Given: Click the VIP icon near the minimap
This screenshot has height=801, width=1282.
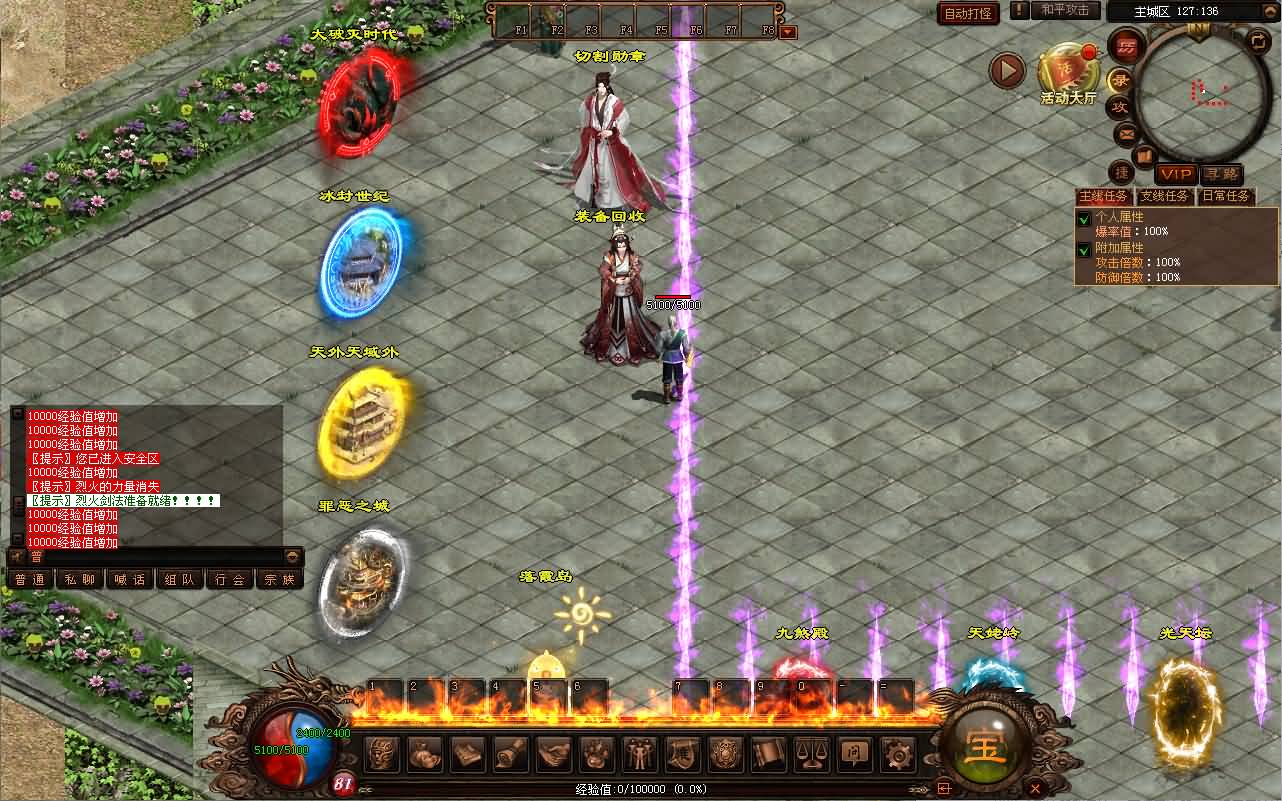Looking at the screenshot, I should click(1176, 174).
